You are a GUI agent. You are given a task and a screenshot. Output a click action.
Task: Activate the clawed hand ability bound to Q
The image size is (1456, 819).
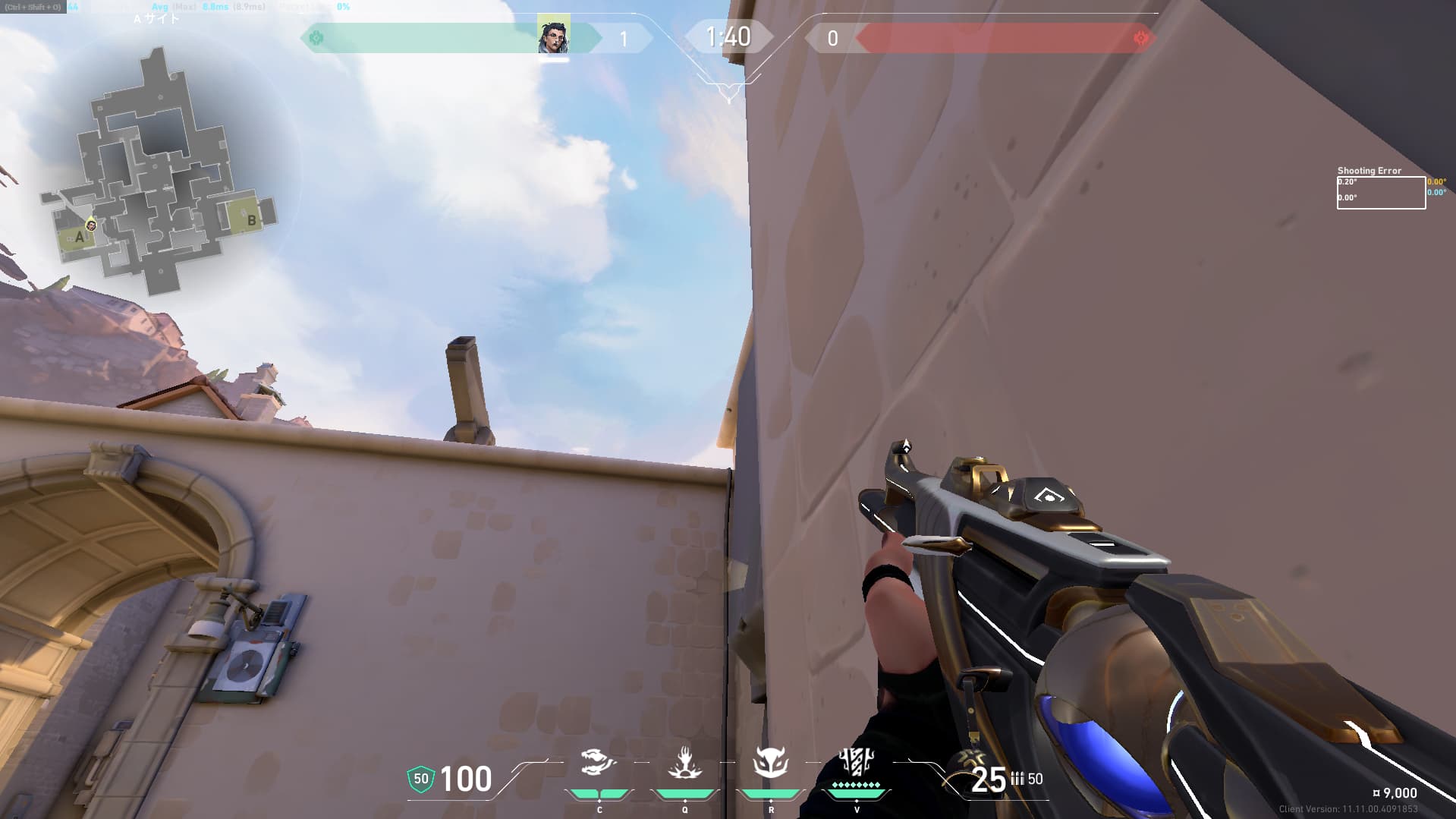coord(684,764)
